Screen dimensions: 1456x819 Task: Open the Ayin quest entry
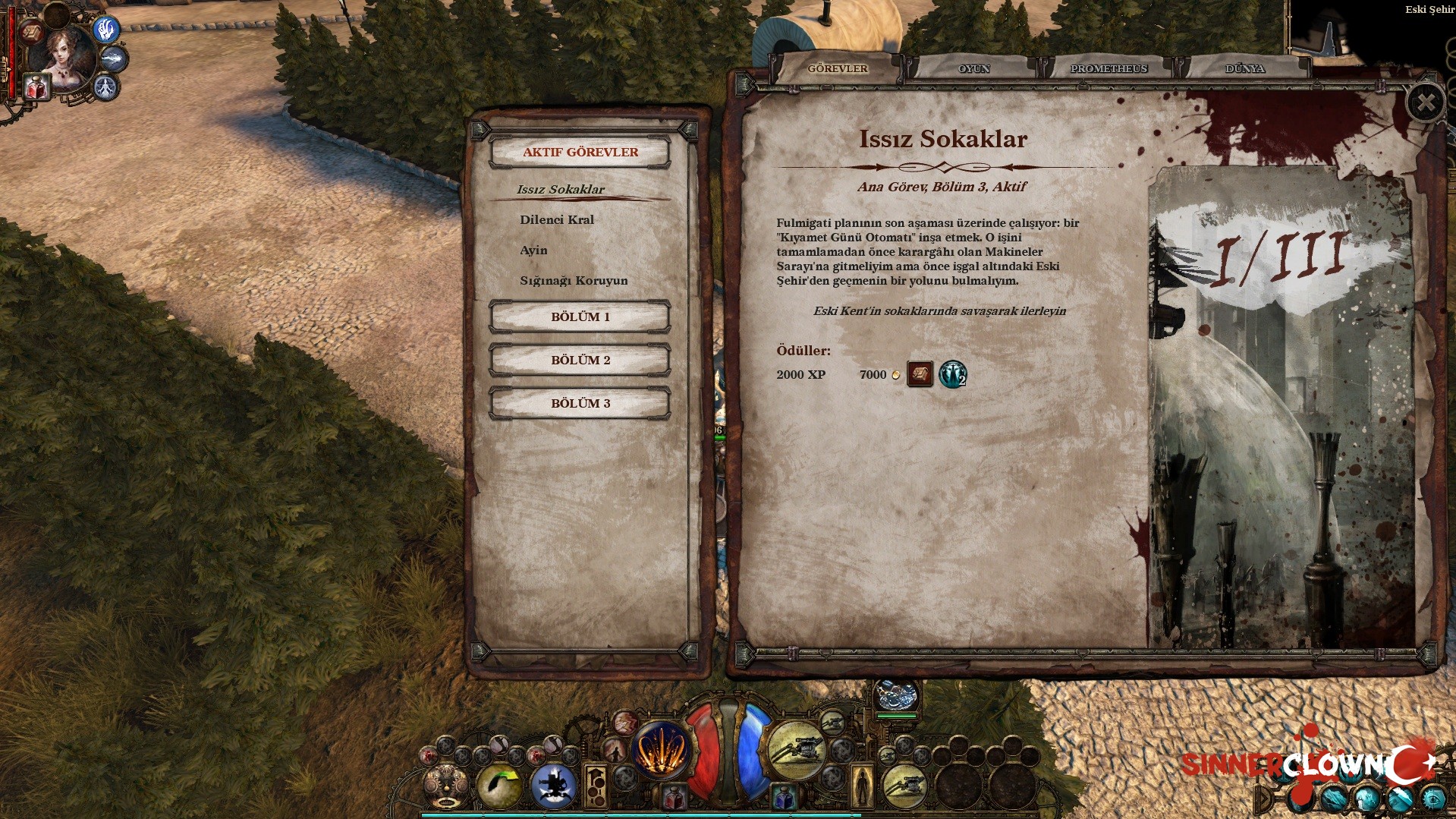click(x=533, y=250)
